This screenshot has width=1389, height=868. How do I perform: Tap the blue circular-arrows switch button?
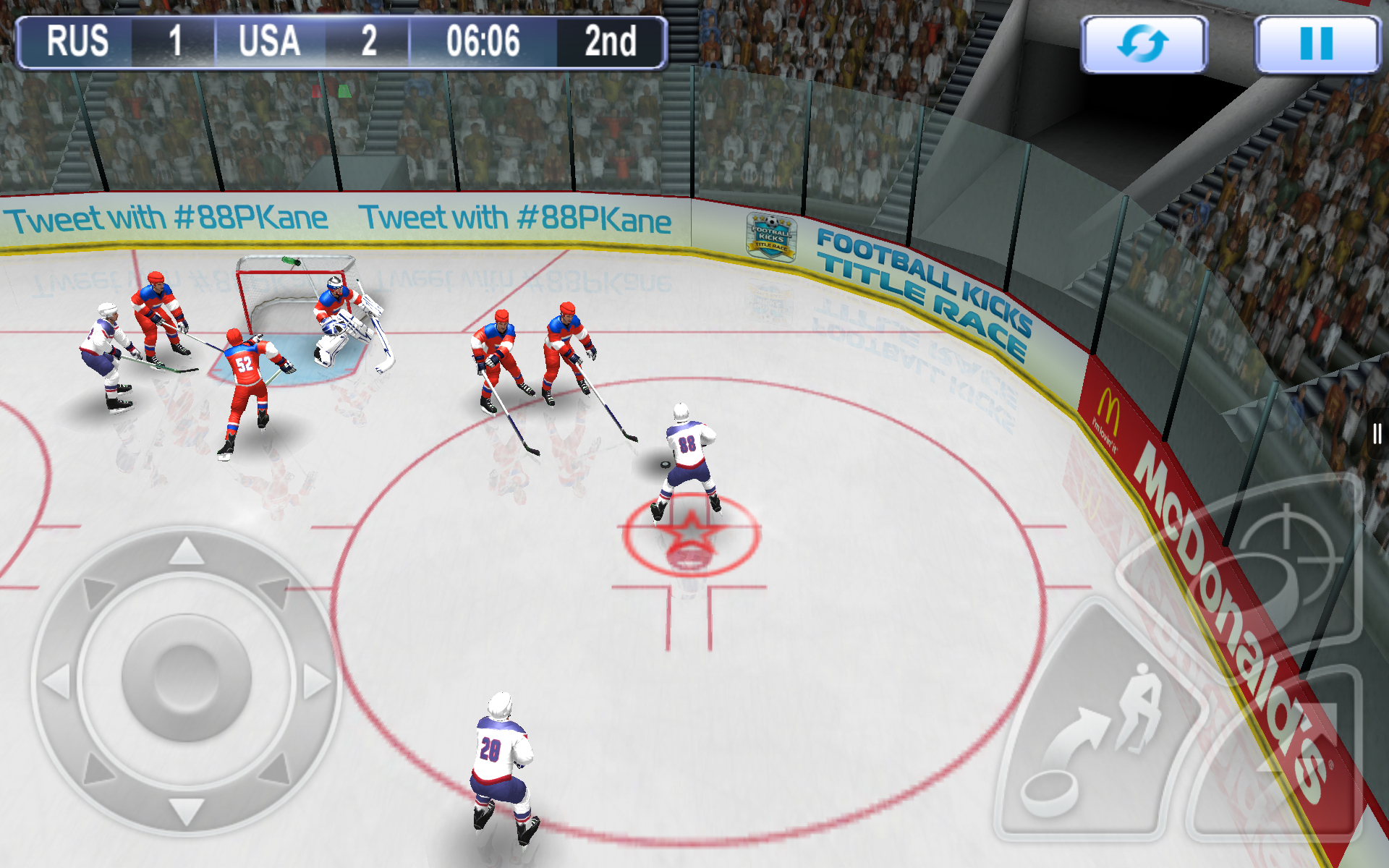point(1143,44)
